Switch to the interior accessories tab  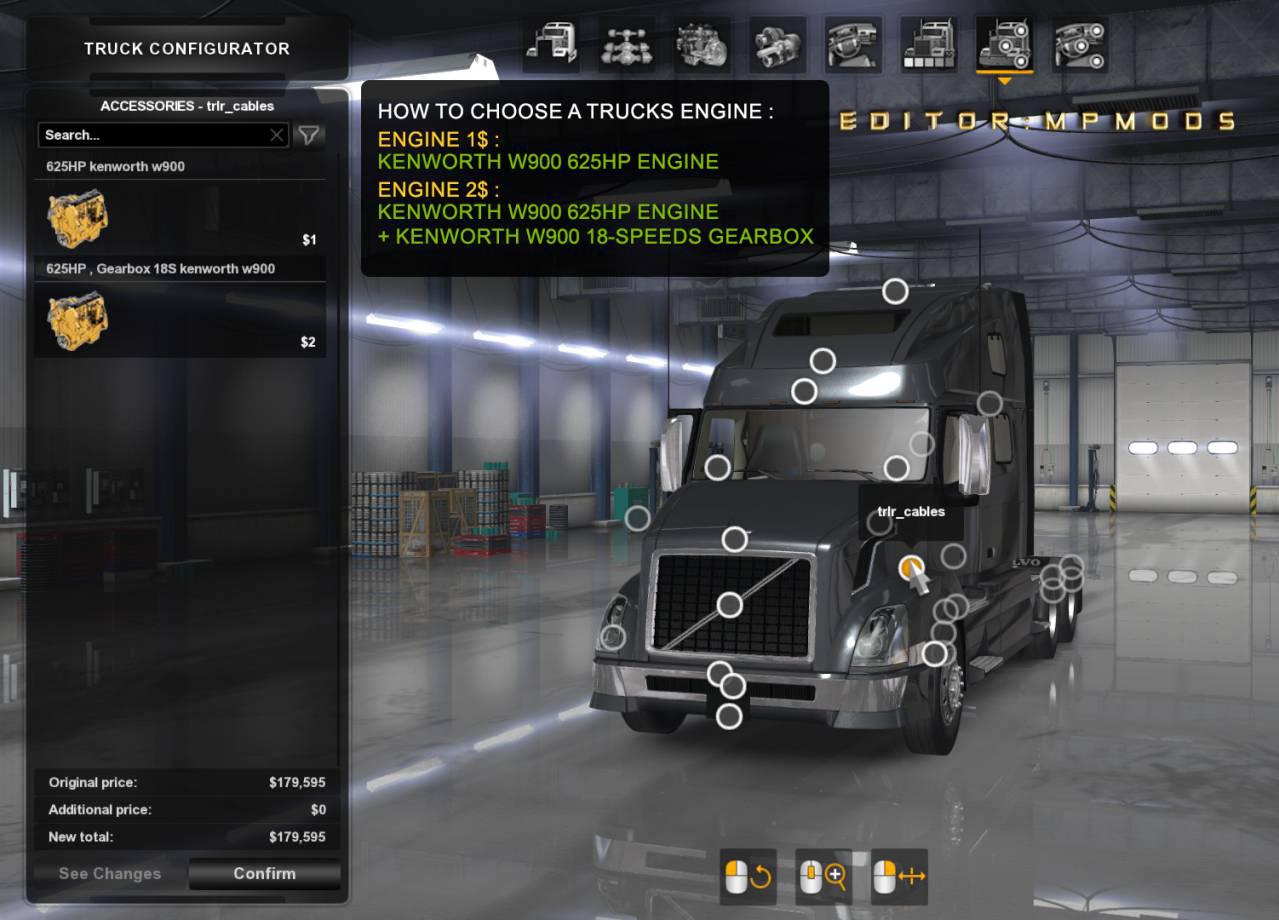coord(1079,45)
